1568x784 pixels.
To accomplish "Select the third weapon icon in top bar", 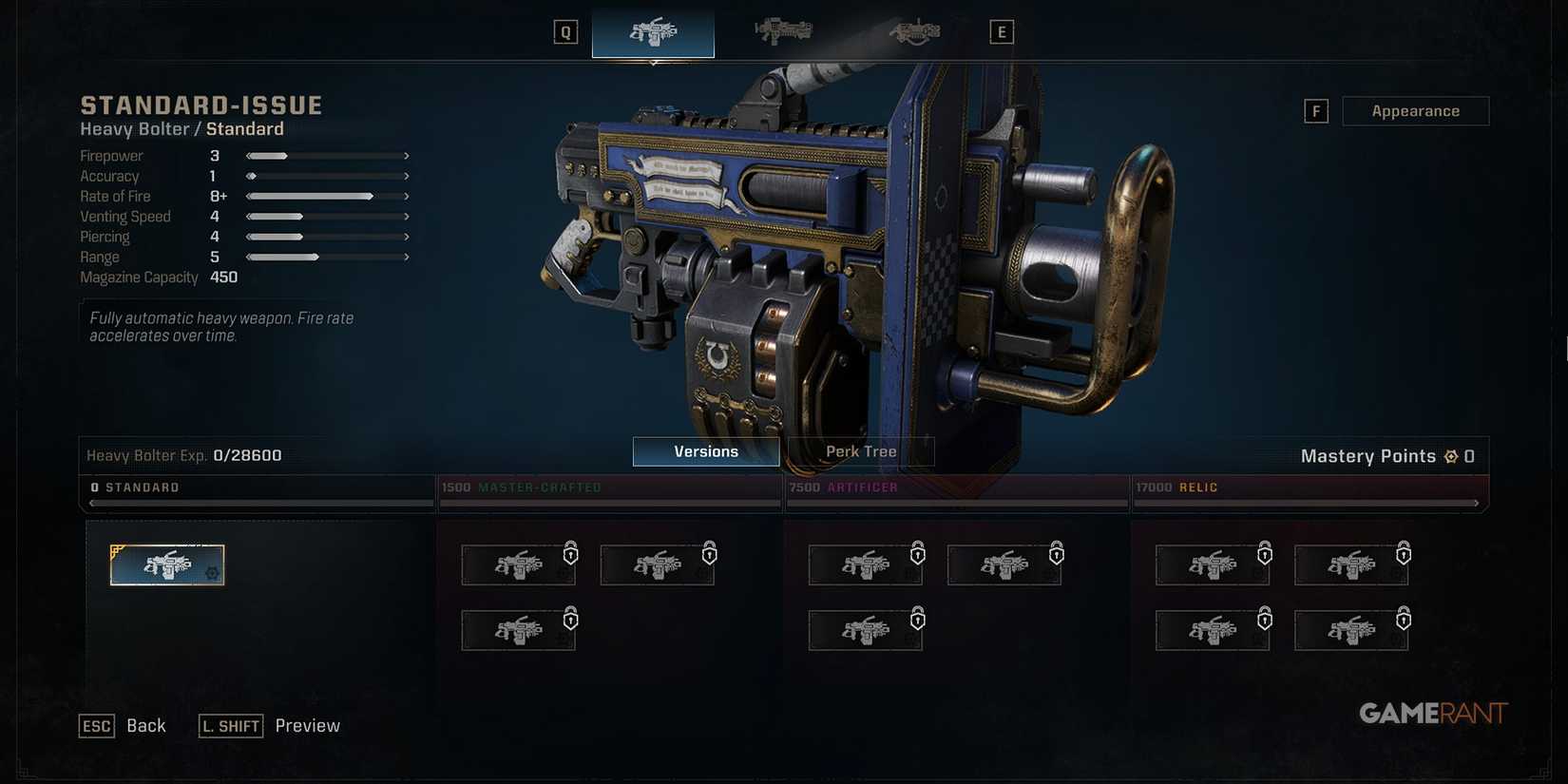I will point(914,31).
